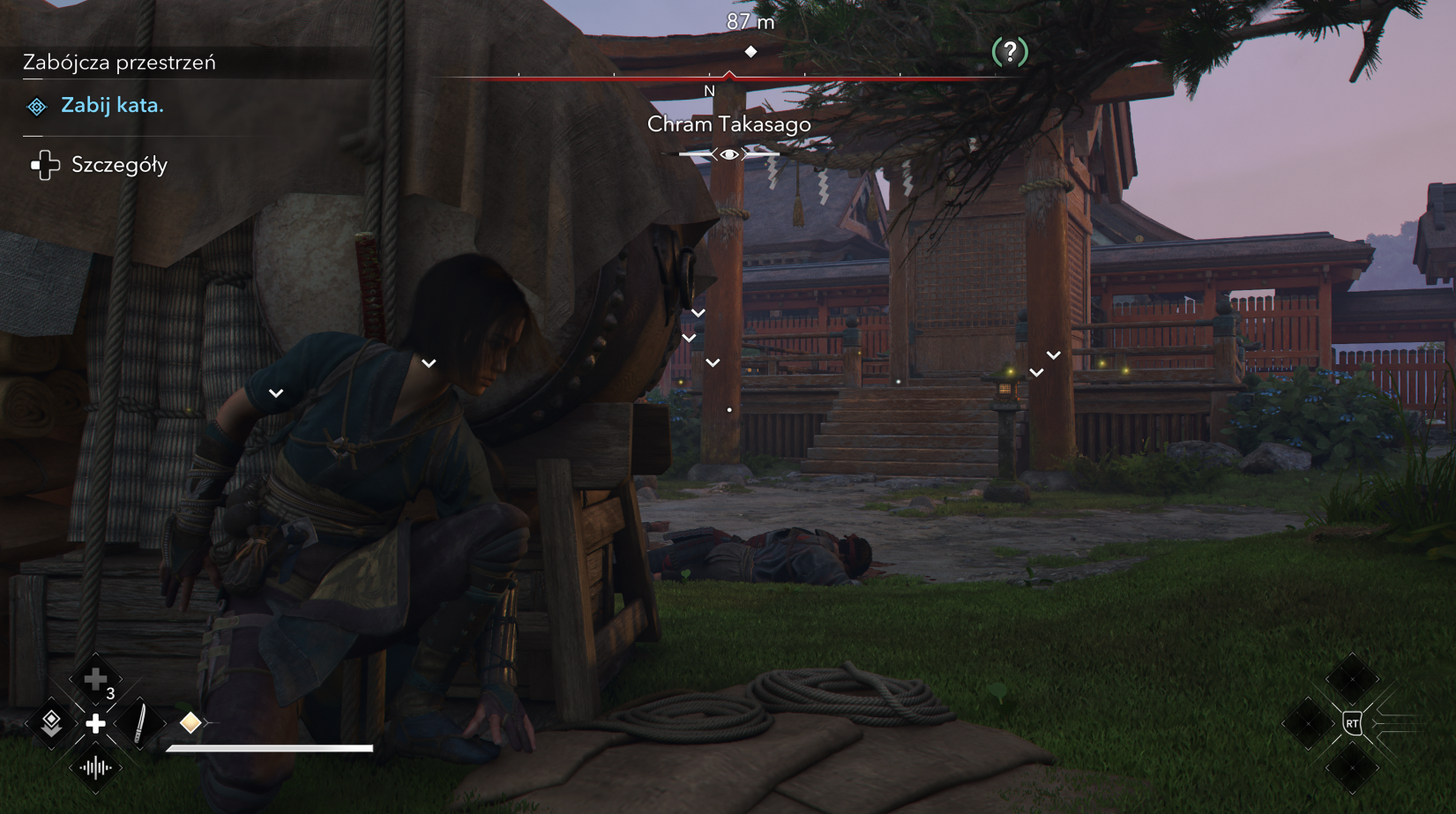Image resolution: width=1456 pixels, height=814 pixels.
Task: Click the white diamond objective marker on compass
Action: pyautogui.click(x=750, y=52)
